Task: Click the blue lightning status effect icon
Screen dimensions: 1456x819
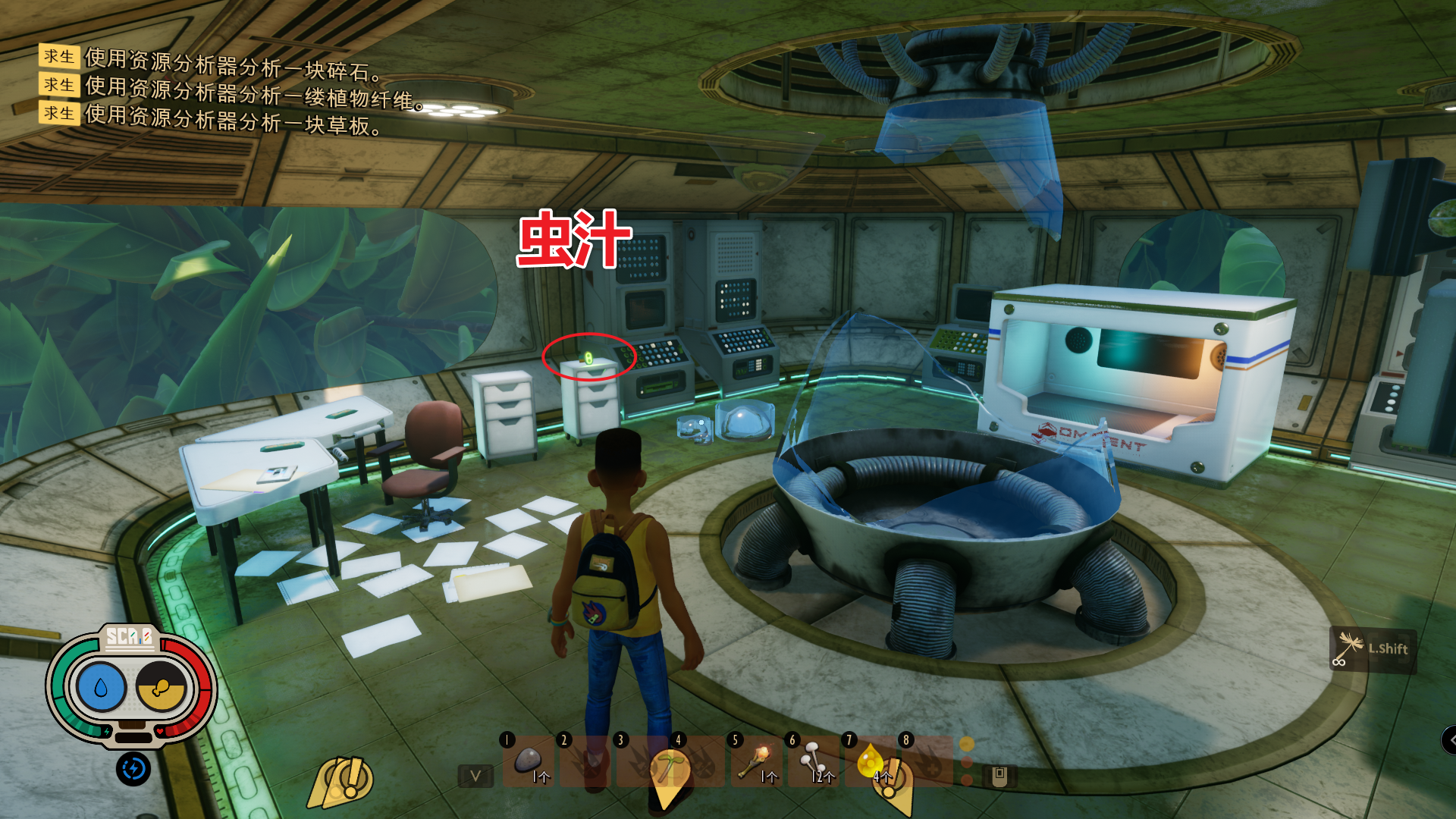Action: coord(133,769)
